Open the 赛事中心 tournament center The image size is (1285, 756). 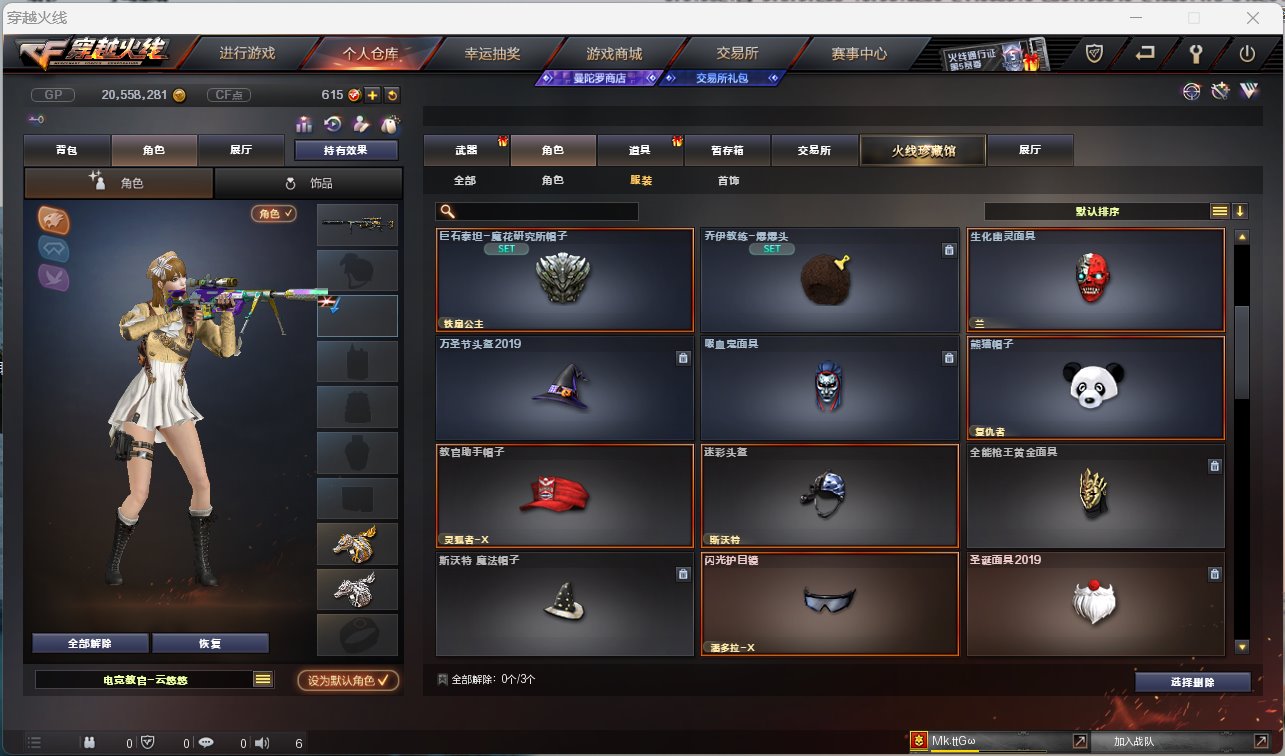[859, 53]
